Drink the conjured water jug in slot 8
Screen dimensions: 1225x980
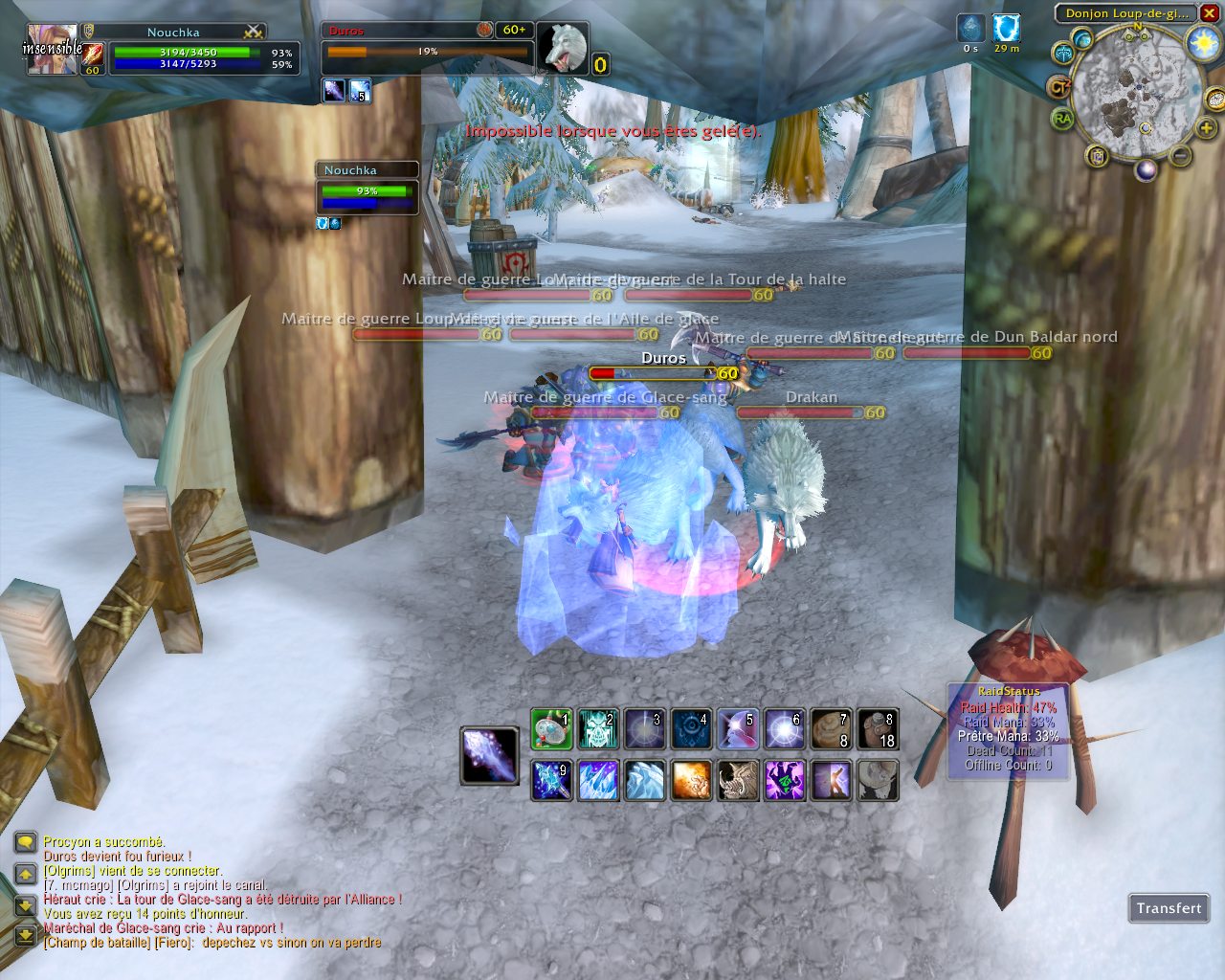pyautogui.click(x=877, y=729)
